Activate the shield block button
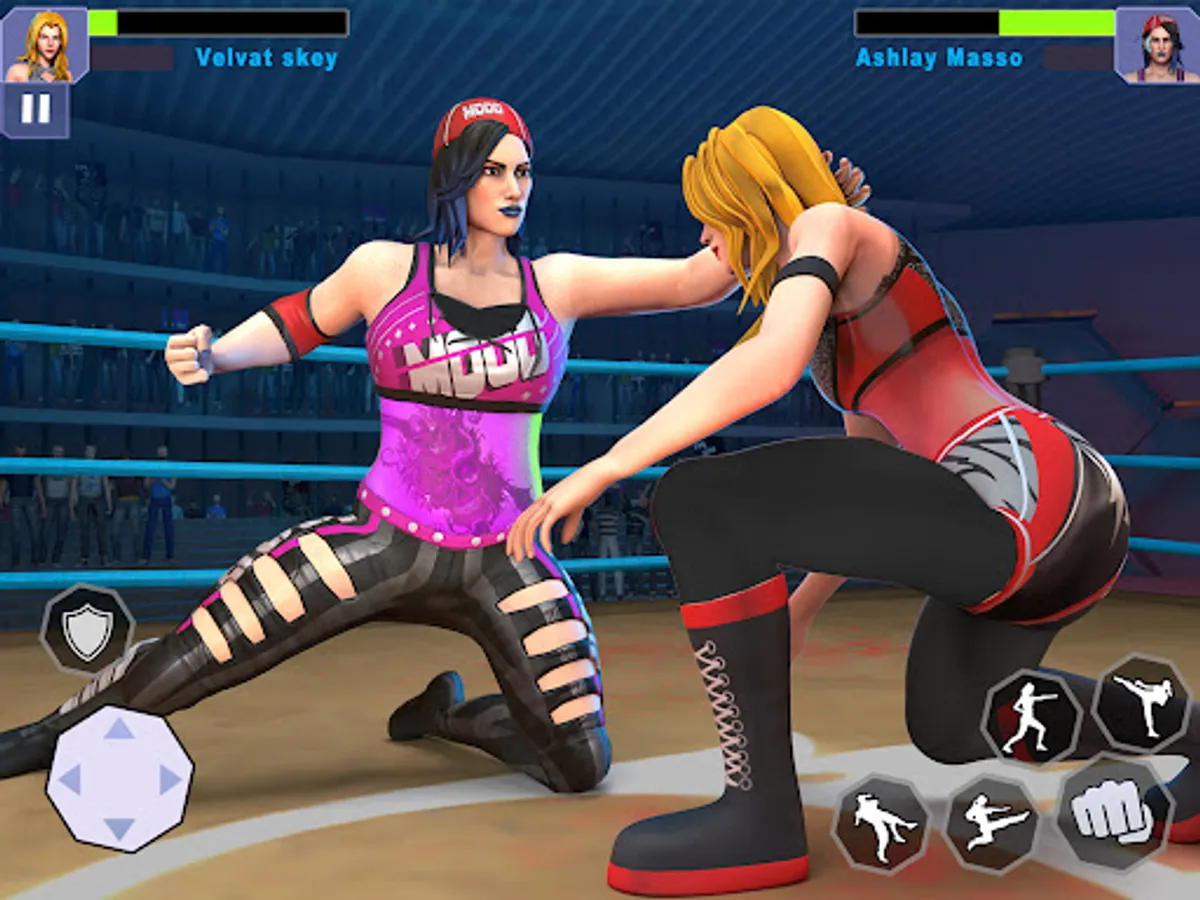This screenshot has width=1200, height=900. click(87, 629)
